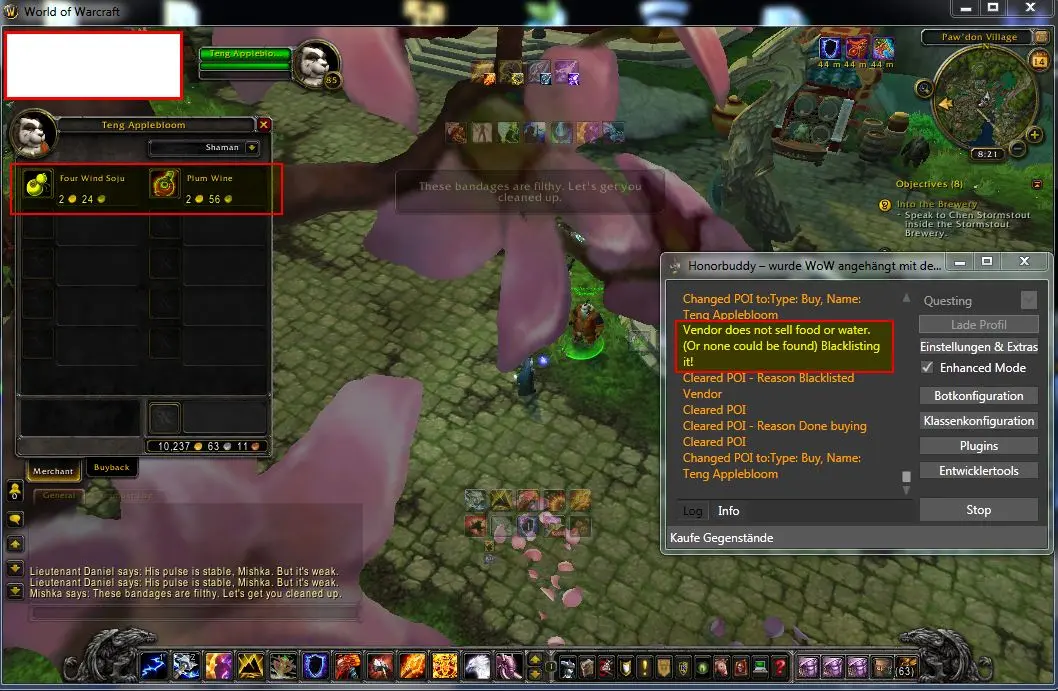Image resolution: width=1058 pixels, height=691 pixels.
Task: Open the Botkonfiguration settings
Action: pos(978,396)
